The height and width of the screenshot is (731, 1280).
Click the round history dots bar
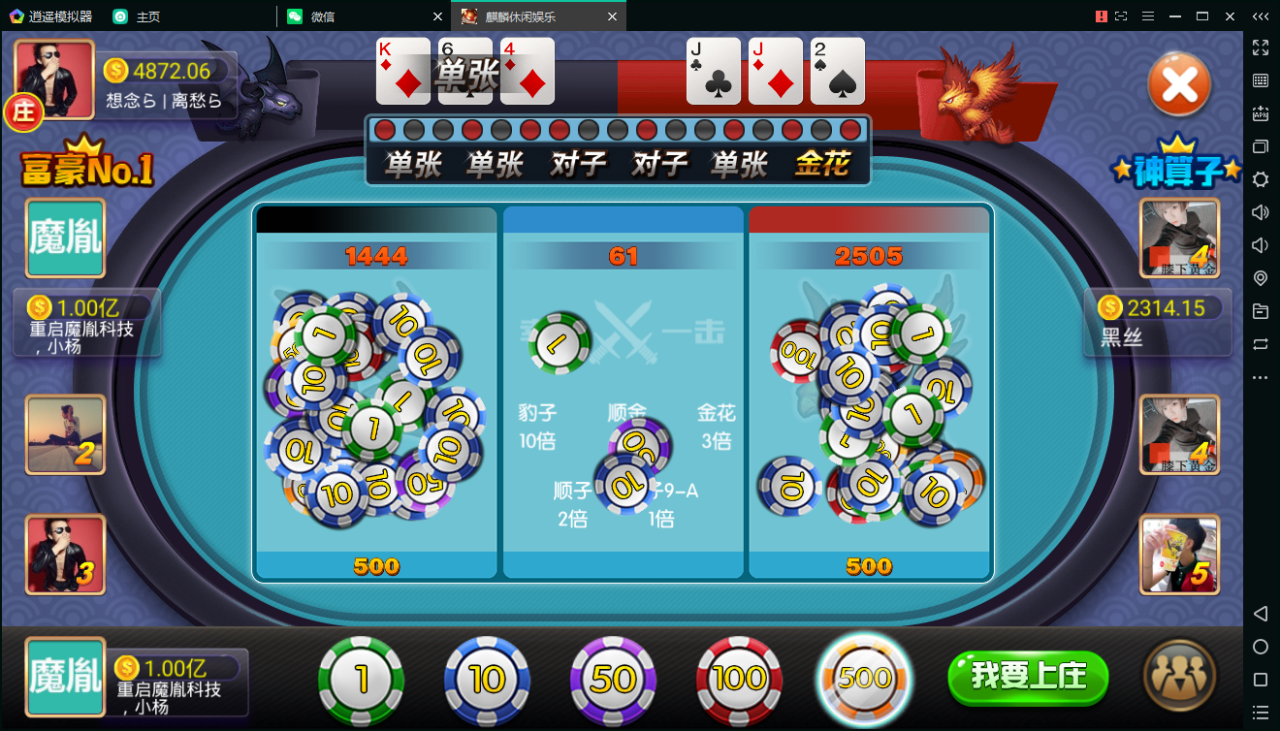(620, 128)
